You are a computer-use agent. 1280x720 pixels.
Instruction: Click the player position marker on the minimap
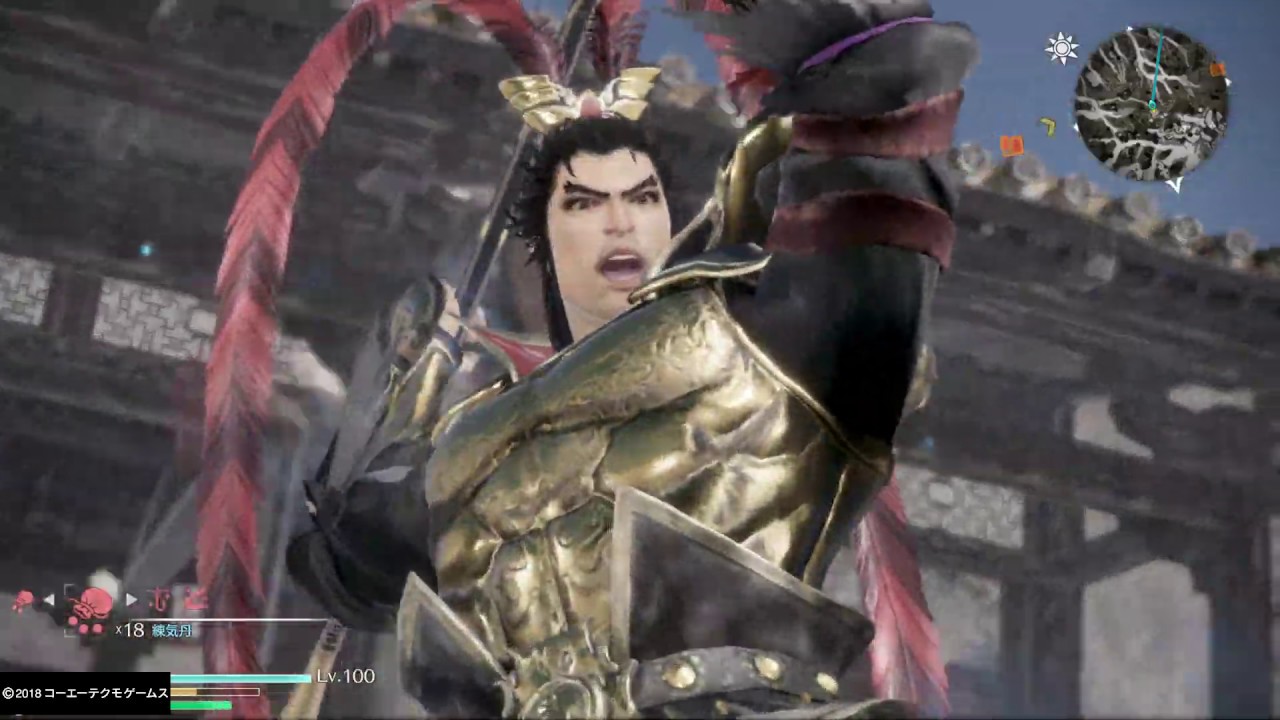(1153, 106)
